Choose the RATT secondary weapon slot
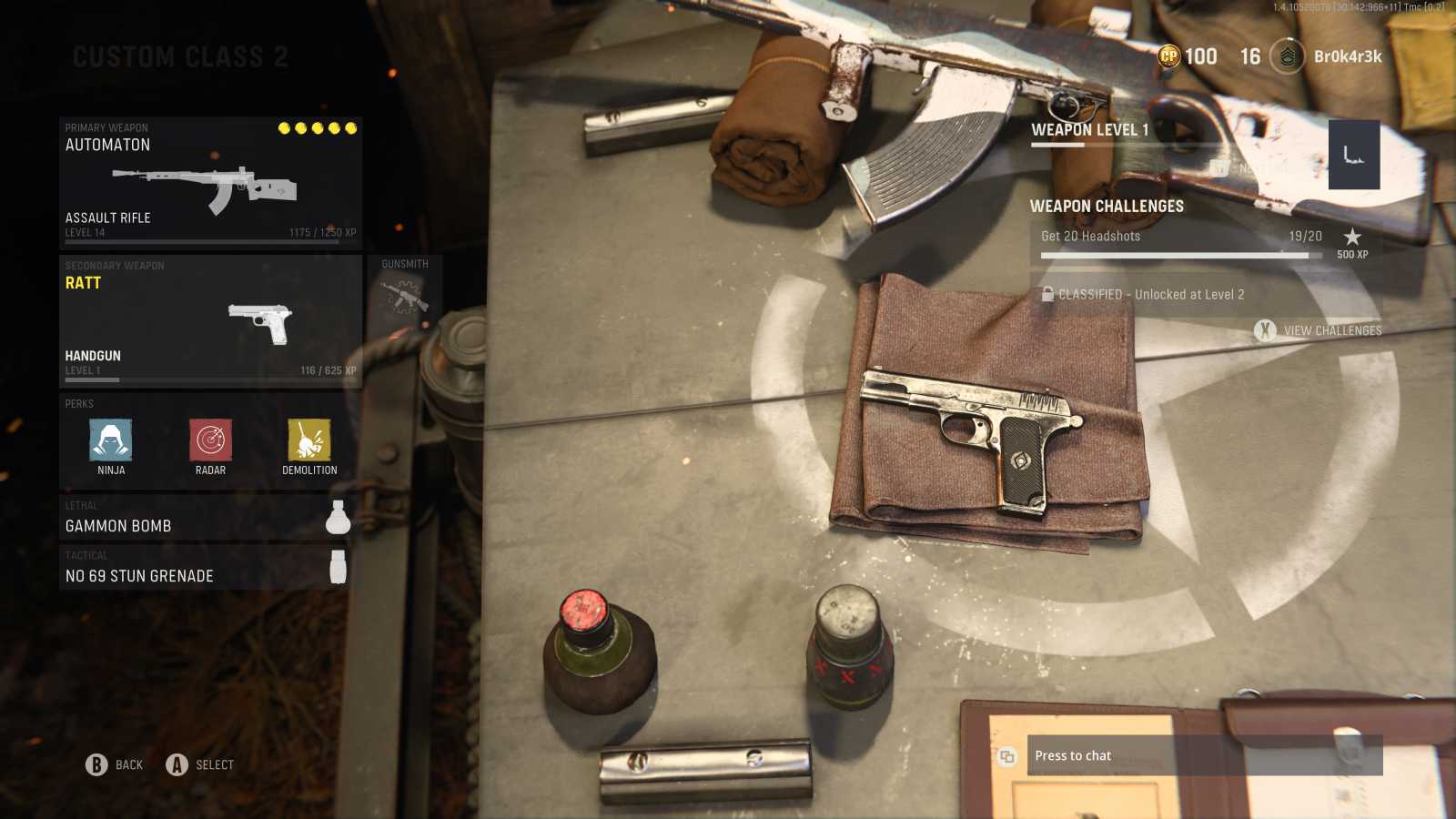Image resolution: width=1456 pixels, height=819 pixels. 210,321
